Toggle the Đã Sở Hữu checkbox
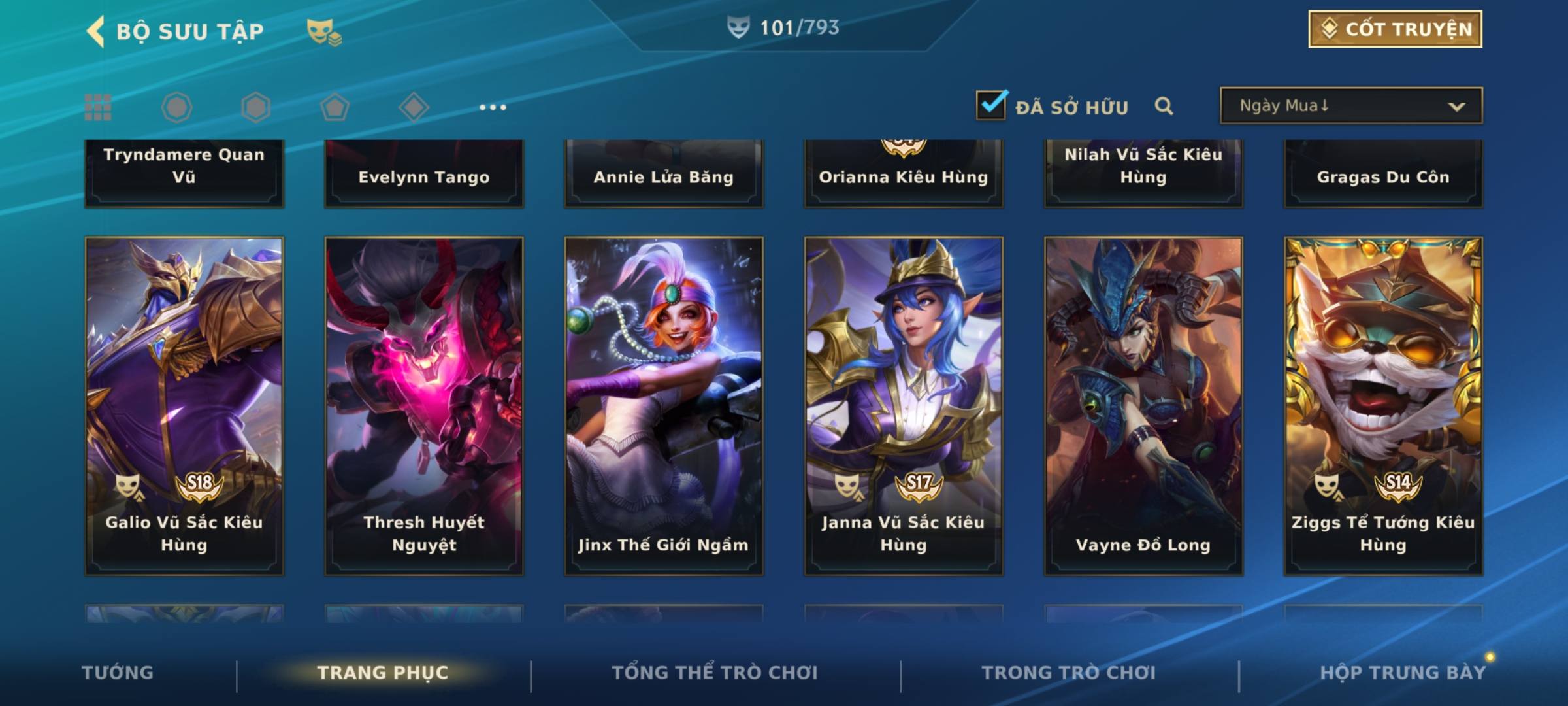 (x=990, y=105)
